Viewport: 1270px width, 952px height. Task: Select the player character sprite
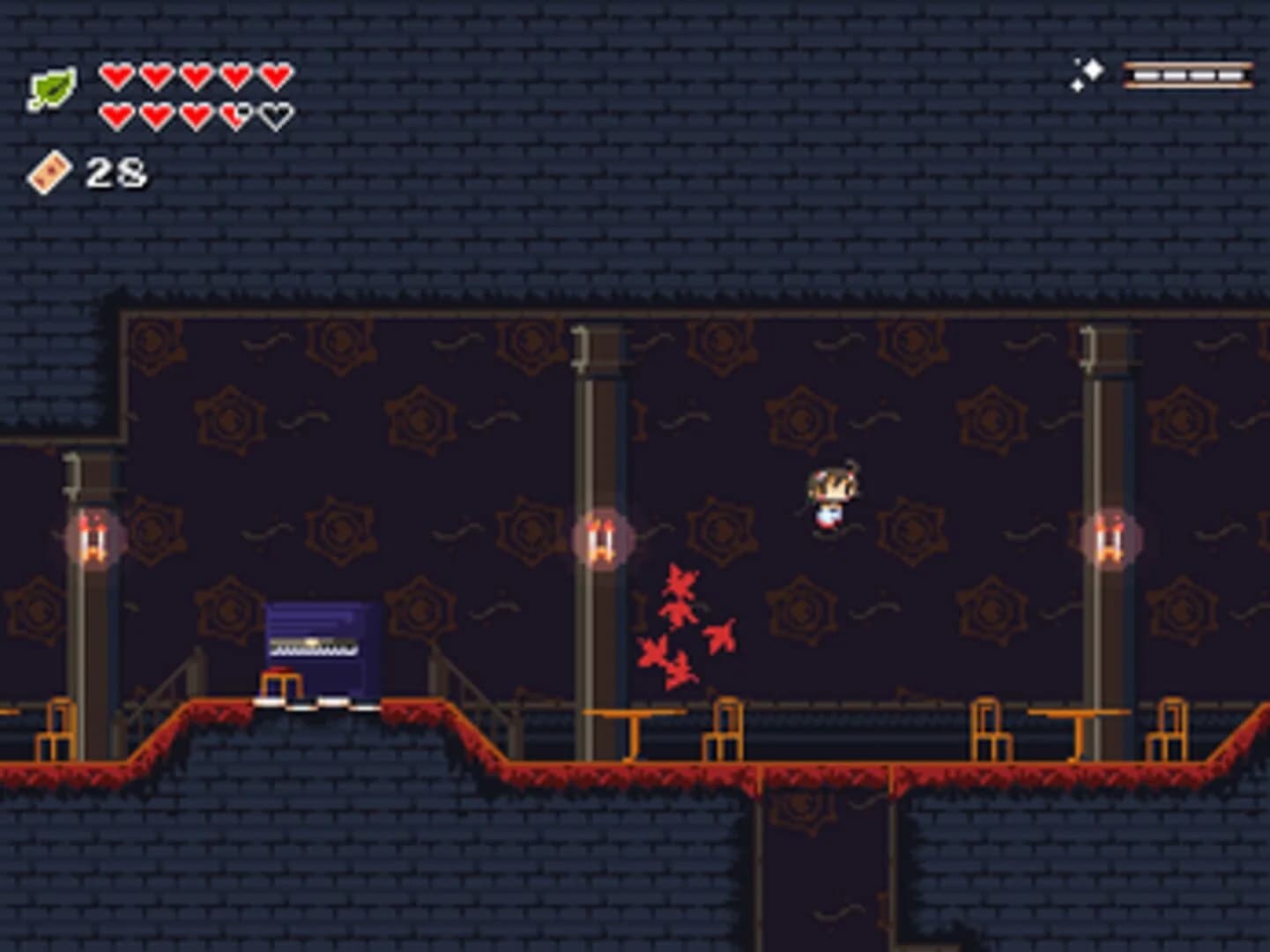click(x=828, y=498)
